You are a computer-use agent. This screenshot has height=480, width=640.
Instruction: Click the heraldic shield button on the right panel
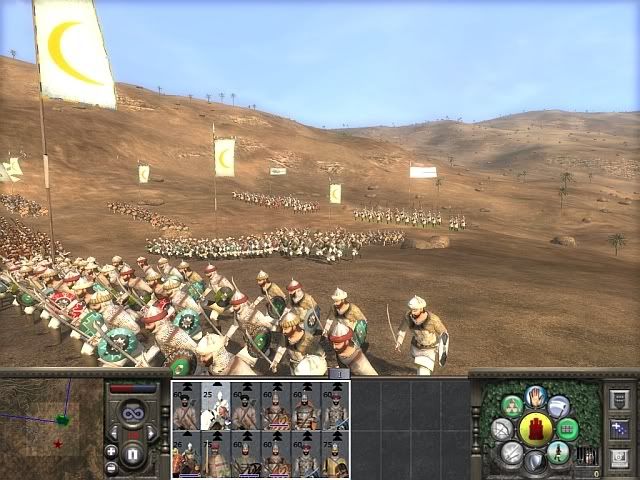point(618,399)
